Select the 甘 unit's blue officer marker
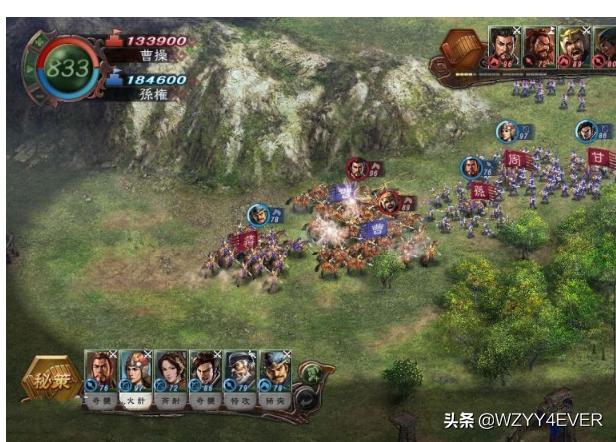 587,131
